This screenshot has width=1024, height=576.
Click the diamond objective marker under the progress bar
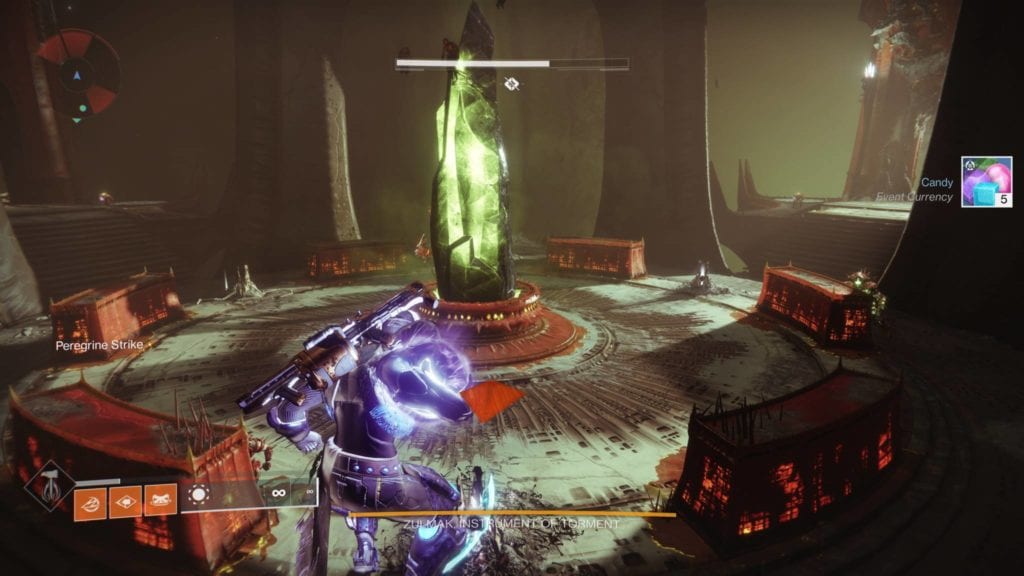click(512, 85)
